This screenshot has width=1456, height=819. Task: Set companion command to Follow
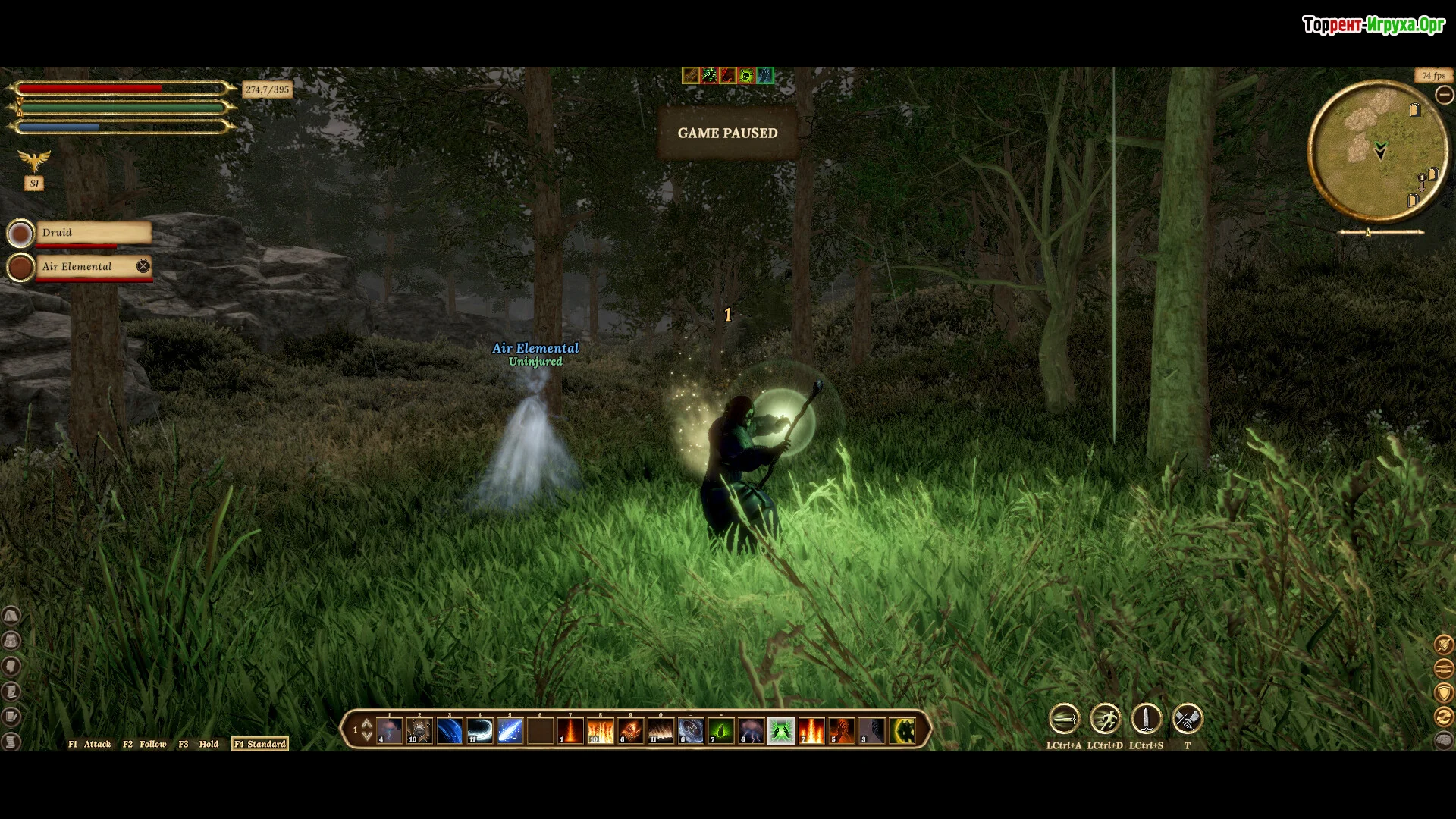coord(145,744)
